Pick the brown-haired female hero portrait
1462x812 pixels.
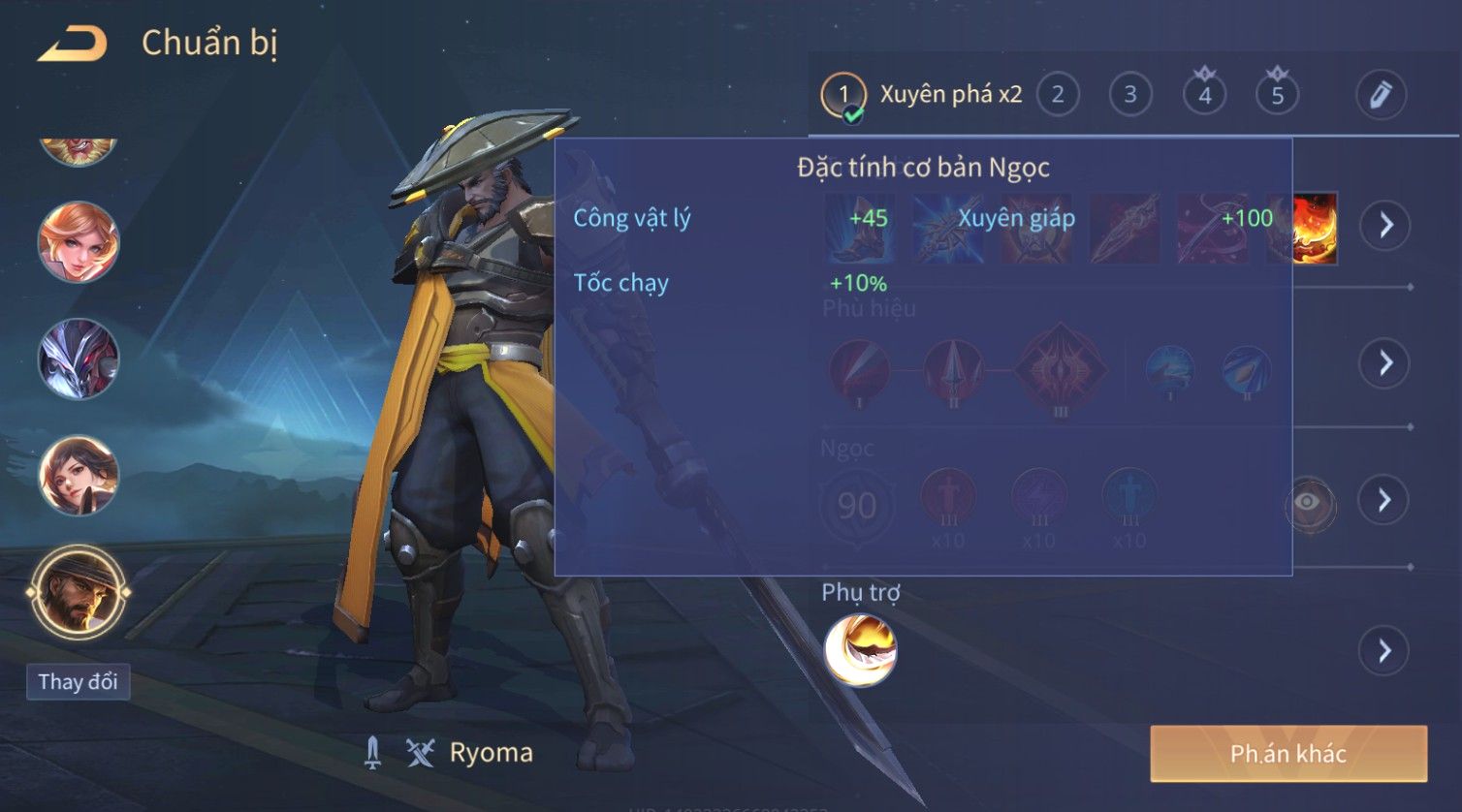pos(79,475)
